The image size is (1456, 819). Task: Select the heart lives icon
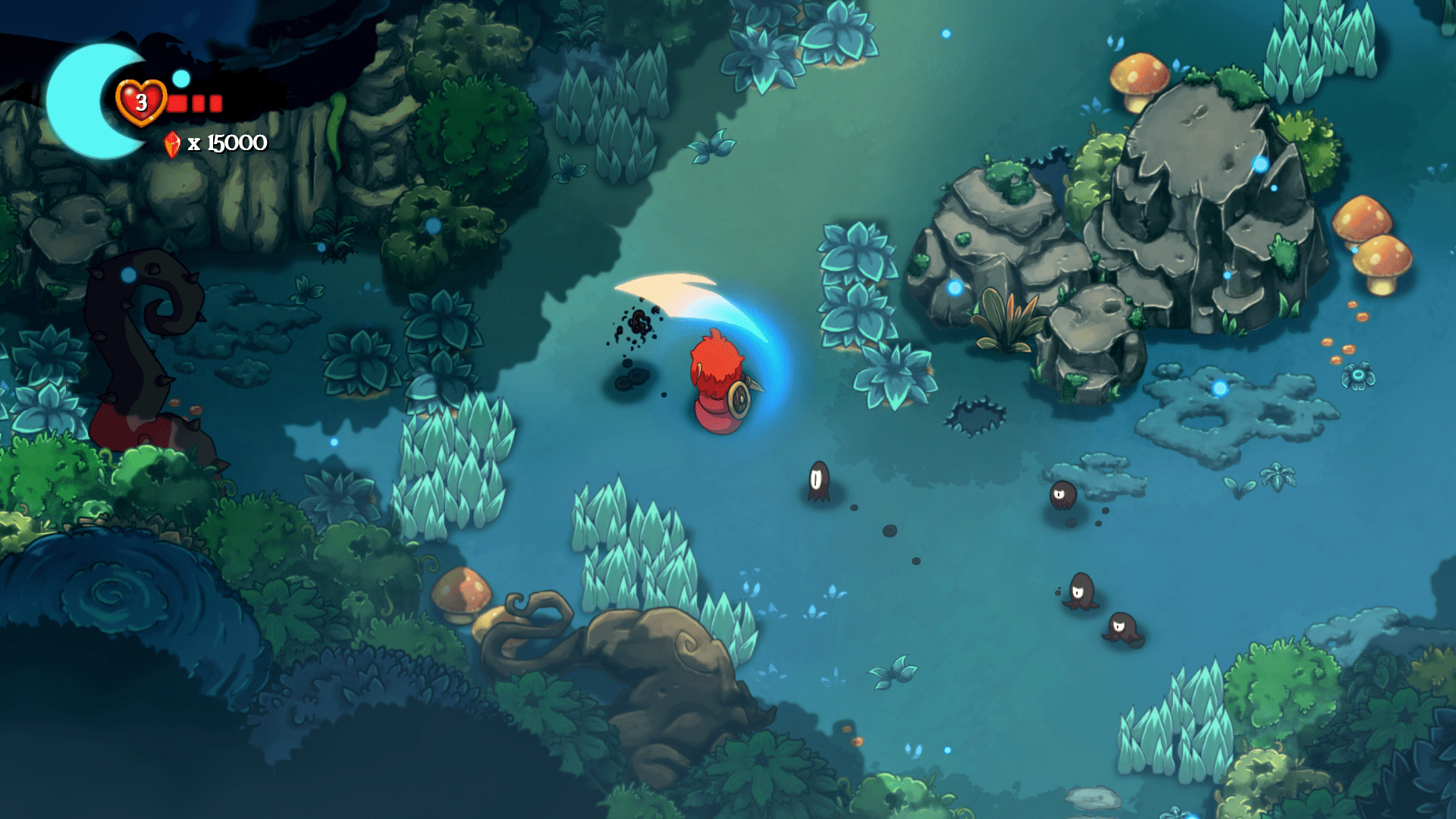(141, 102)
